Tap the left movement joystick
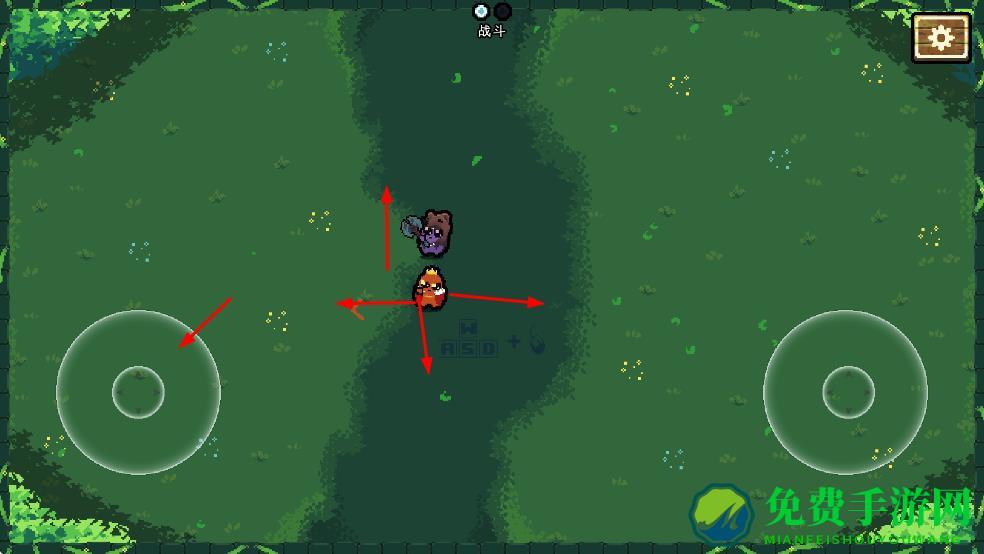The width and height of the screenshot is (984, 554). coord(138,392)
